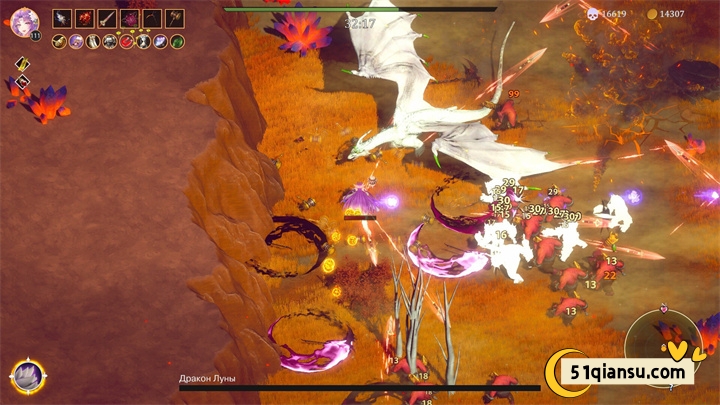Click the red magnet passive icon
The width and height of the screenshot is (720, 405).
pyautogui.click(x=127, y=41)
